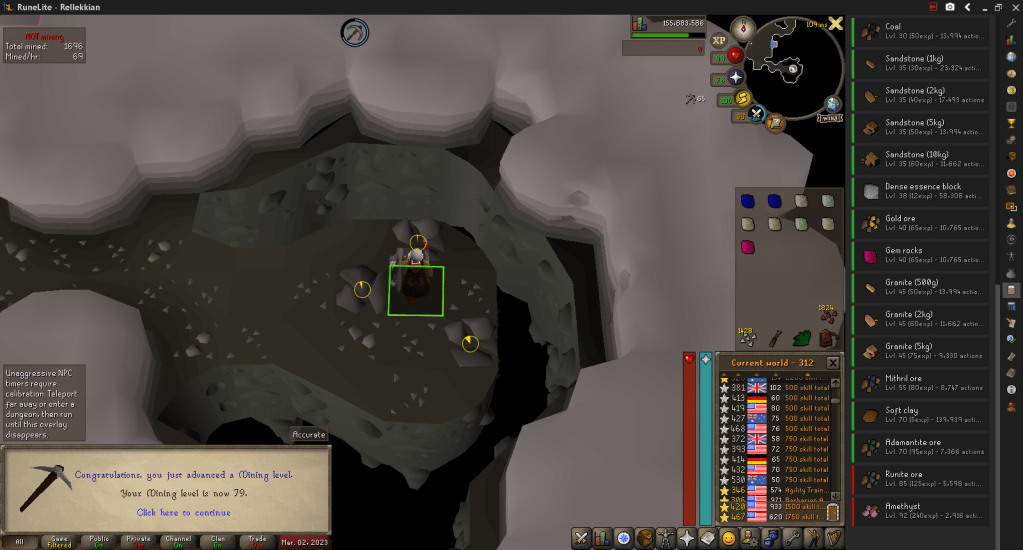Click here to continue the level-up dialogue
The image size is (1023, 550).
[x=184, y=513]
